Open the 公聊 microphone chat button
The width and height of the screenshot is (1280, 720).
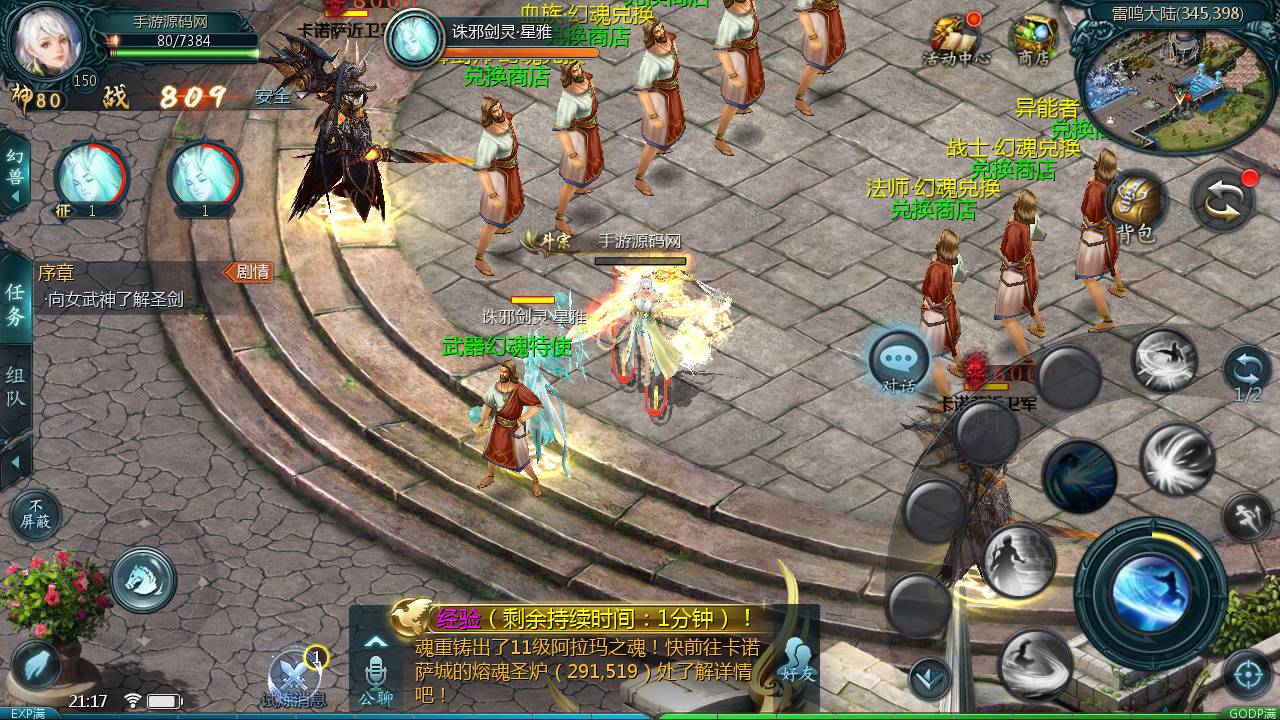[375, 672]
